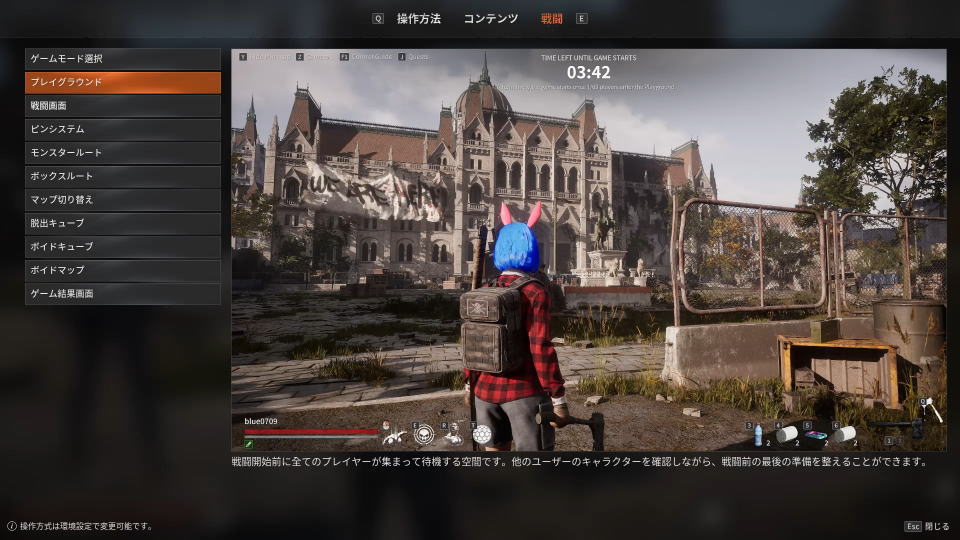Choose the ボイドキューブ entry
This screenshot has width=960, height=540.
122,247
